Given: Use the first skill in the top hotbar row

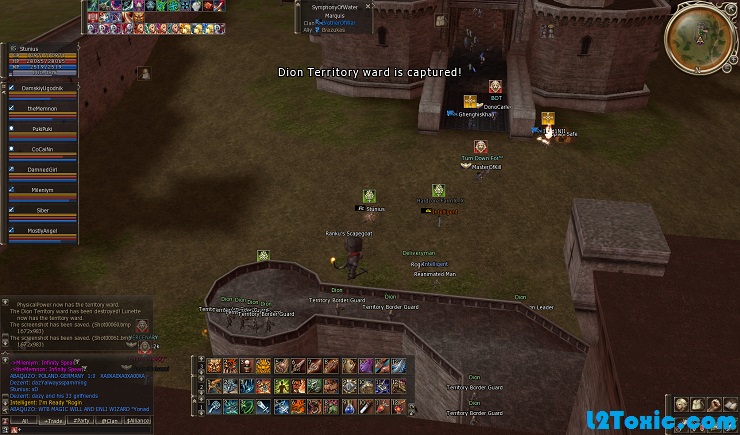Looking at the screenshot, I should click(214, 366).
